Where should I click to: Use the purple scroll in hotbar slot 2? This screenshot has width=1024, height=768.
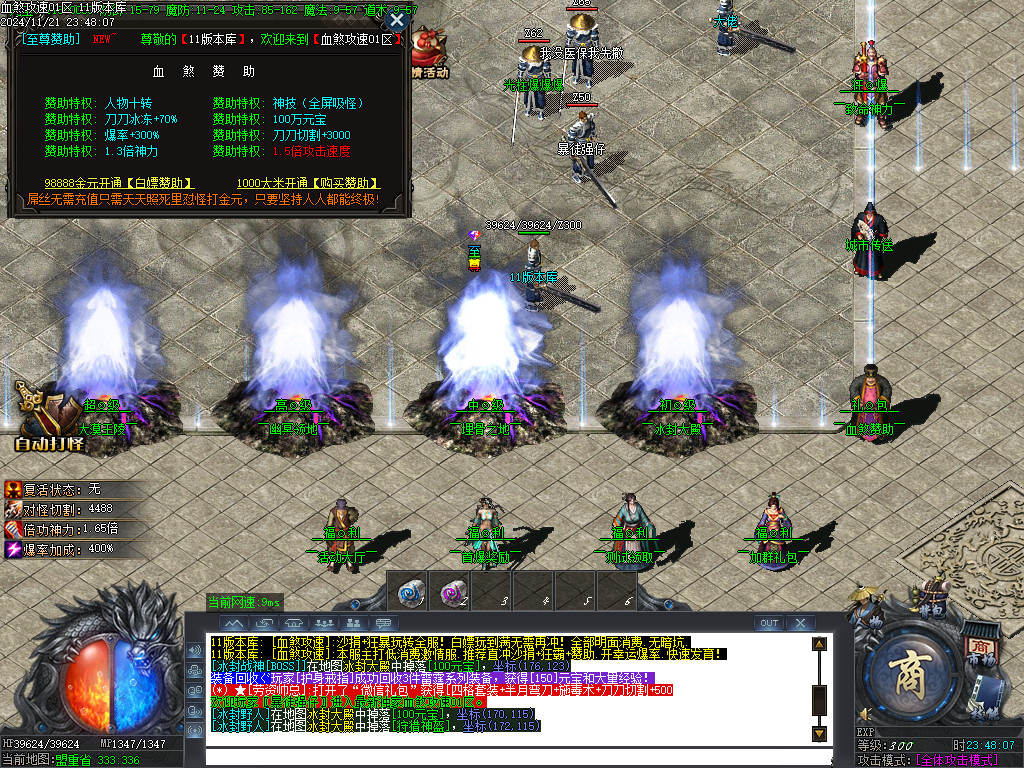(452, 593)
